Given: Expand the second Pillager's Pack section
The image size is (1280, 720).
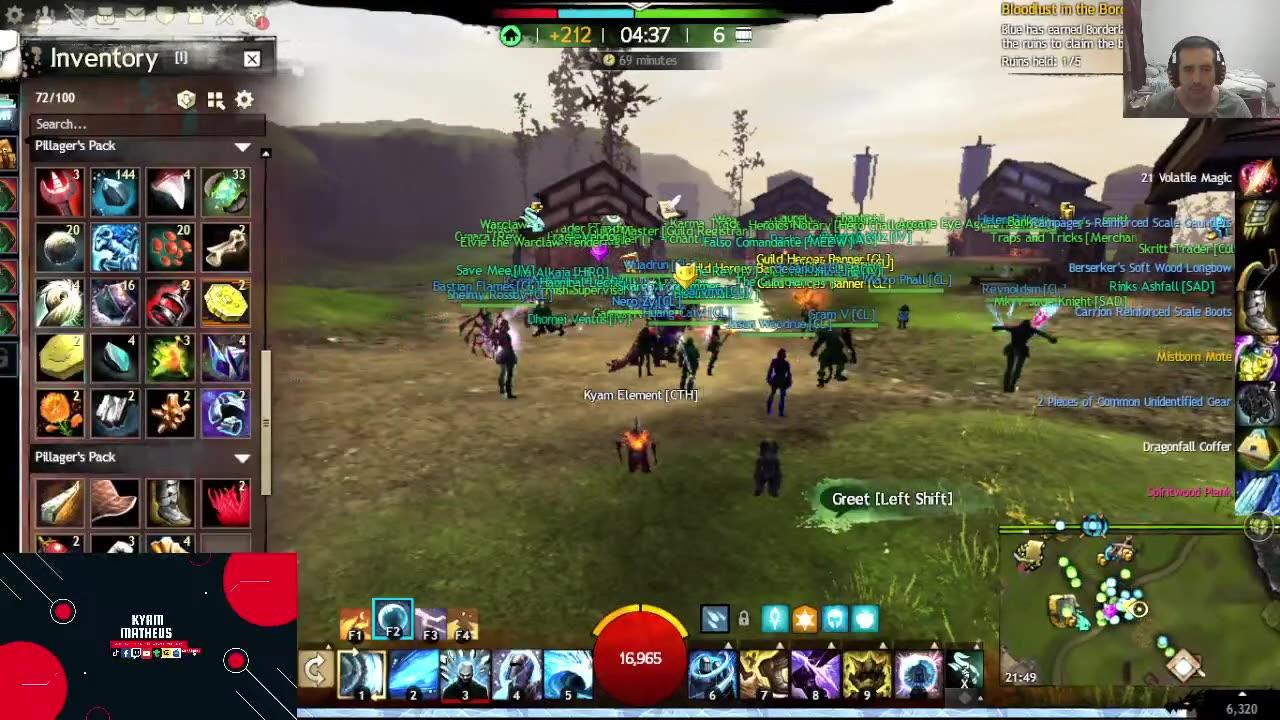Looking at the screenshot, I should (x=241, y=457).
